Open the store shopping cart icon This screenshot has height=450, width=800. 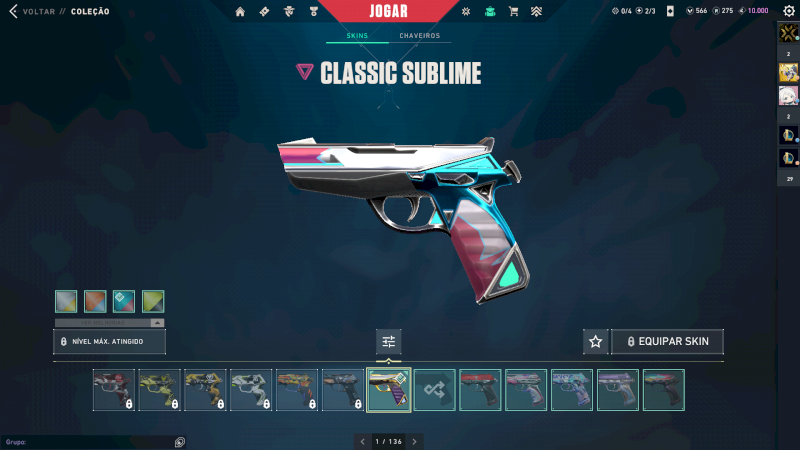click(x=513, y=12)
